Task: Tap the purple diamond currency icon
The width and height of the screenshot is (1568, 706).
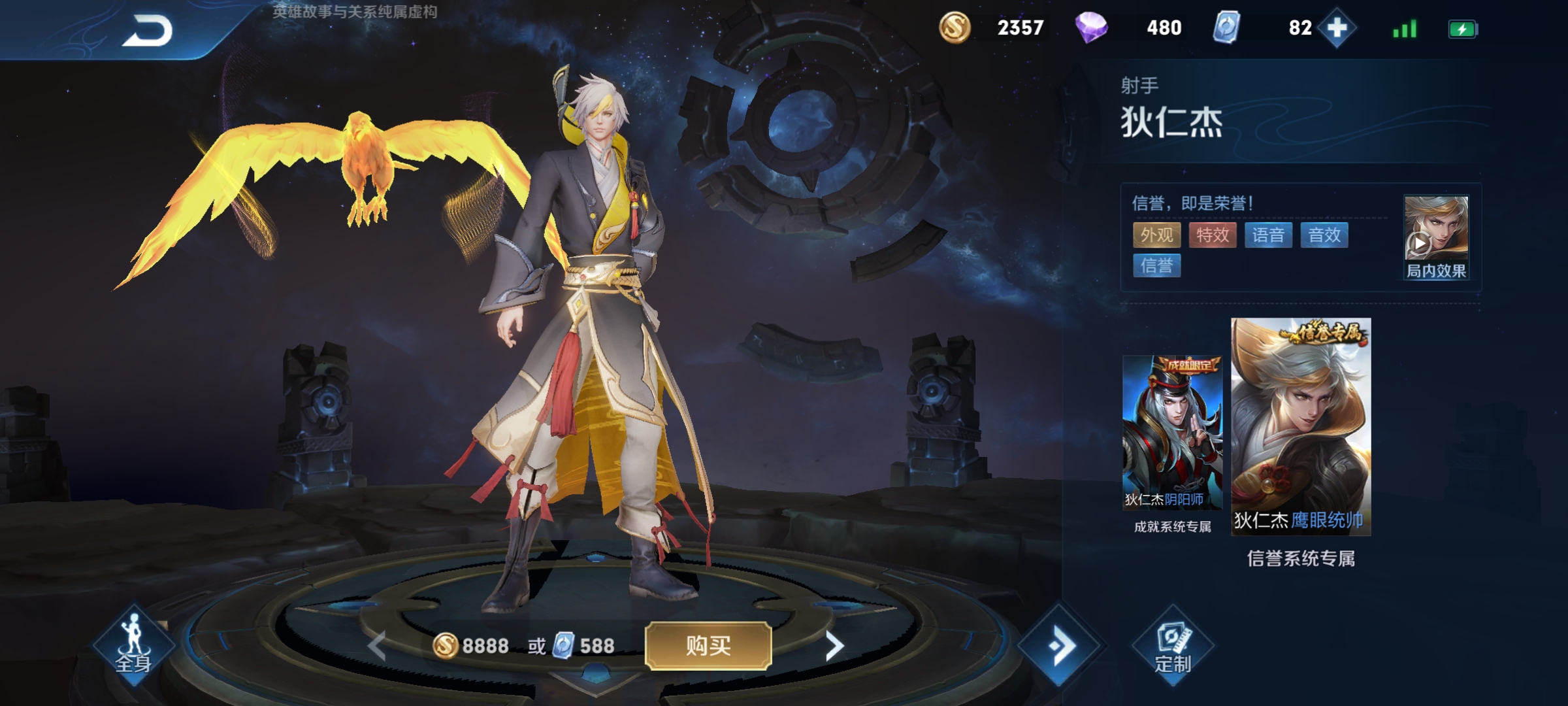Action: click(1091, 28)
